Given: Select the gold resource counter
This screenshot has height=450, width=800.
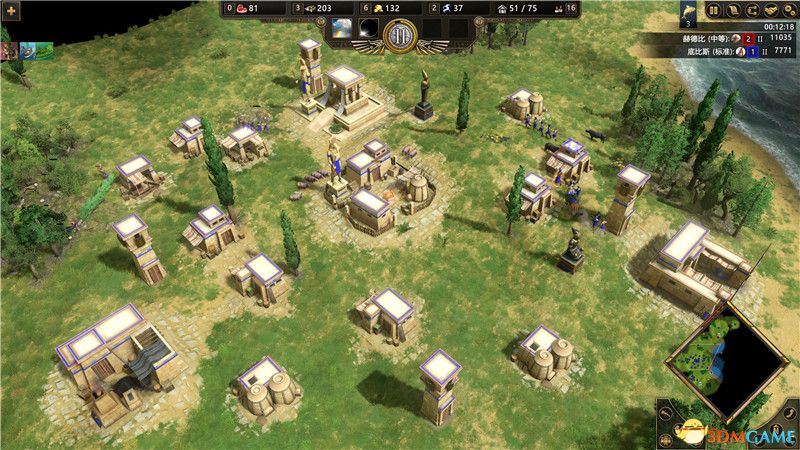Looking at the screenshot, I should pos(384,8).
